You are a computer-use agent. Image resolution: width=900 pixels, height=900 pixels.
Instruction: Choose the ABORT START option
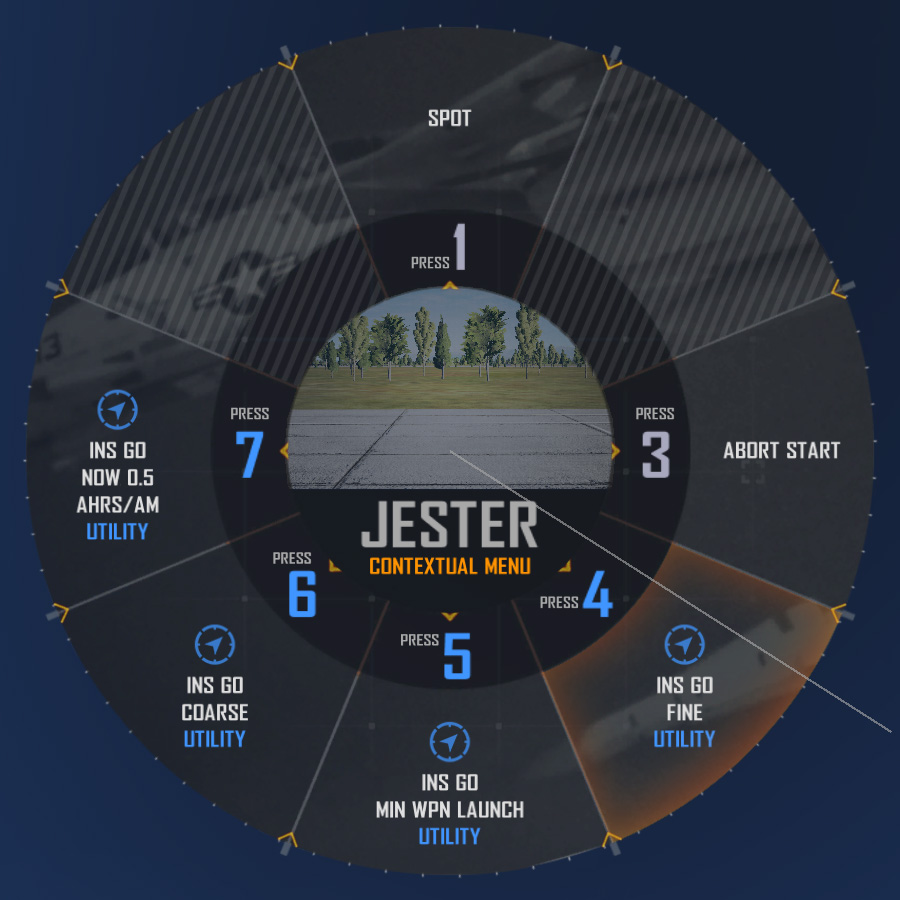click(781, 450)
